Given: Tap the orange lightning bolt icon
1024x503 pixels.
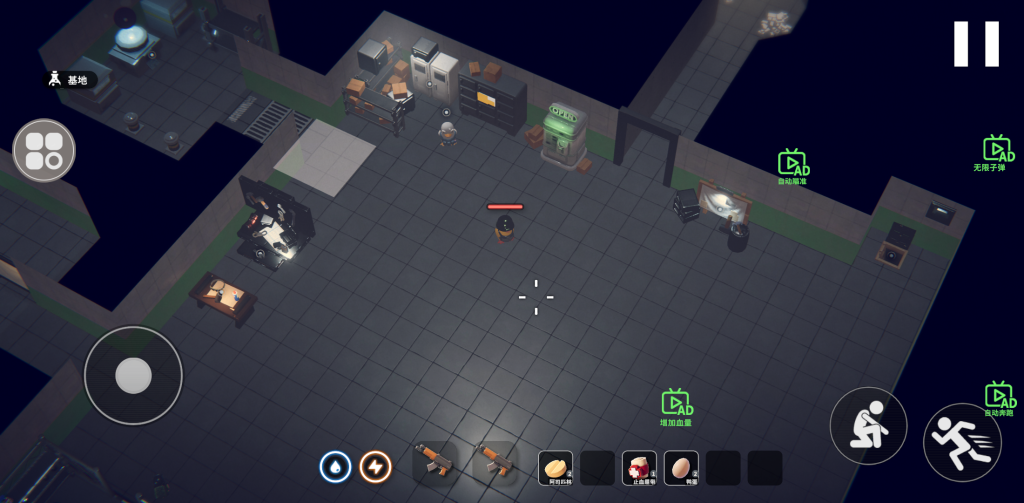Looking at the screenshot, I should pyautogui.click(x=375, y=466).
